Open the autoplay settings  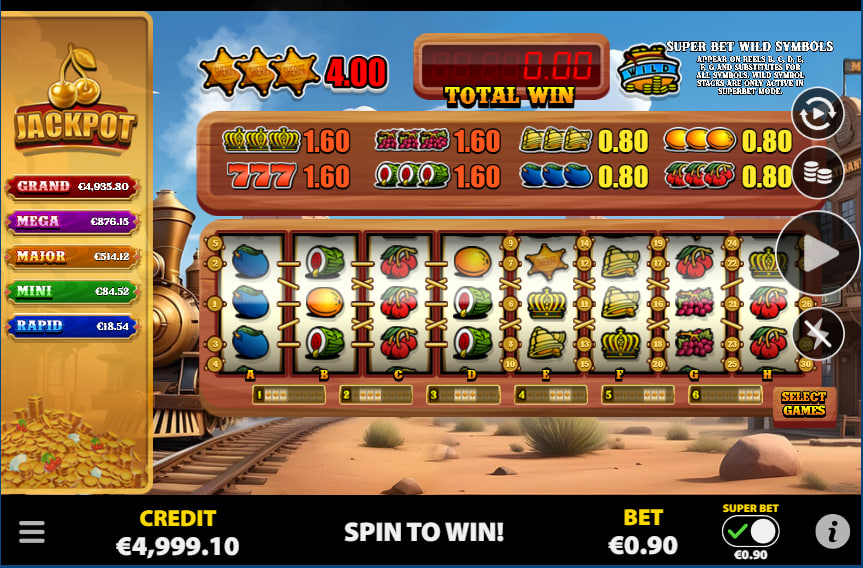coord(817,114)
